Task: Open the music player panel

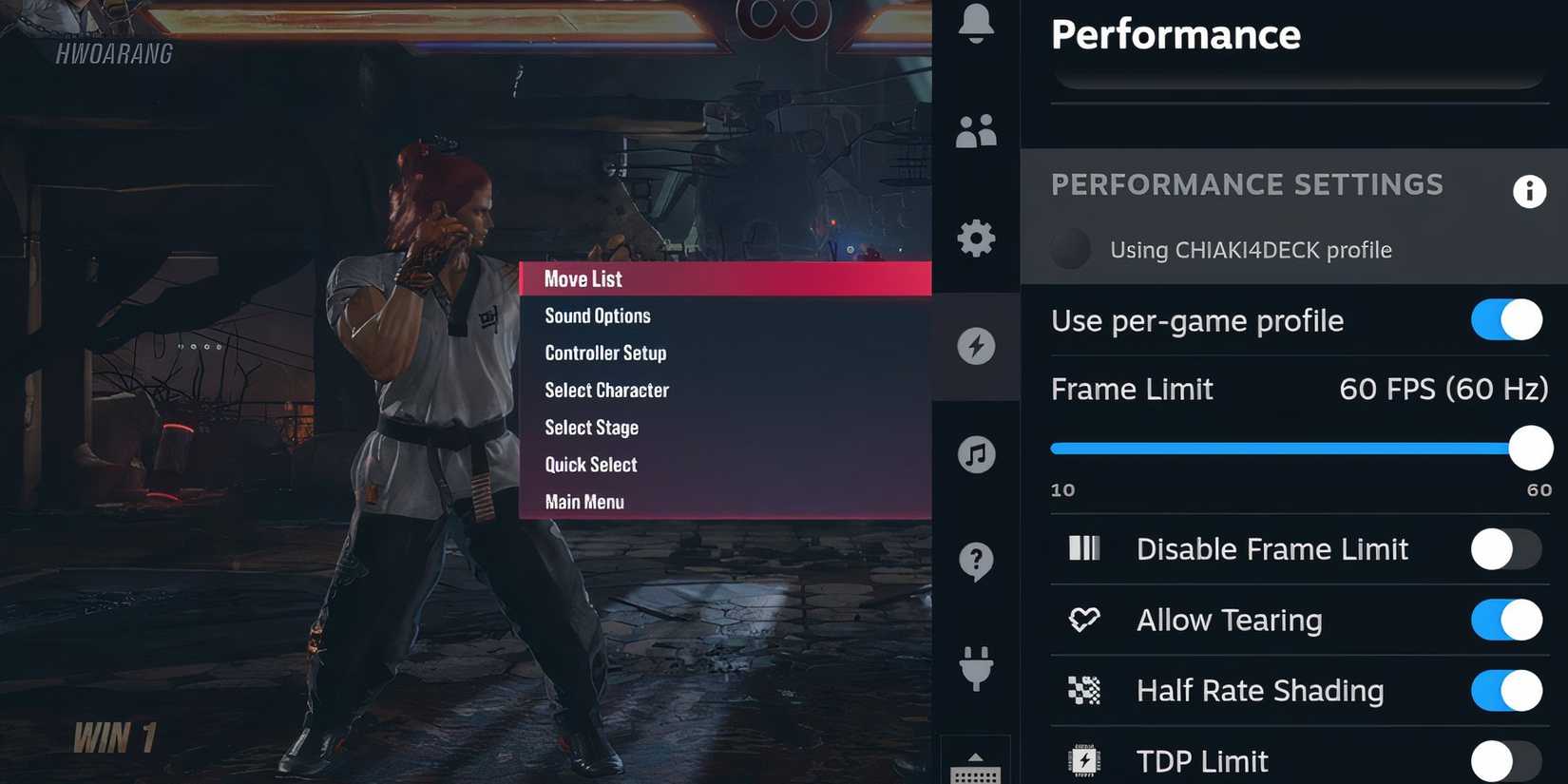Action: [x=976, y=454]
